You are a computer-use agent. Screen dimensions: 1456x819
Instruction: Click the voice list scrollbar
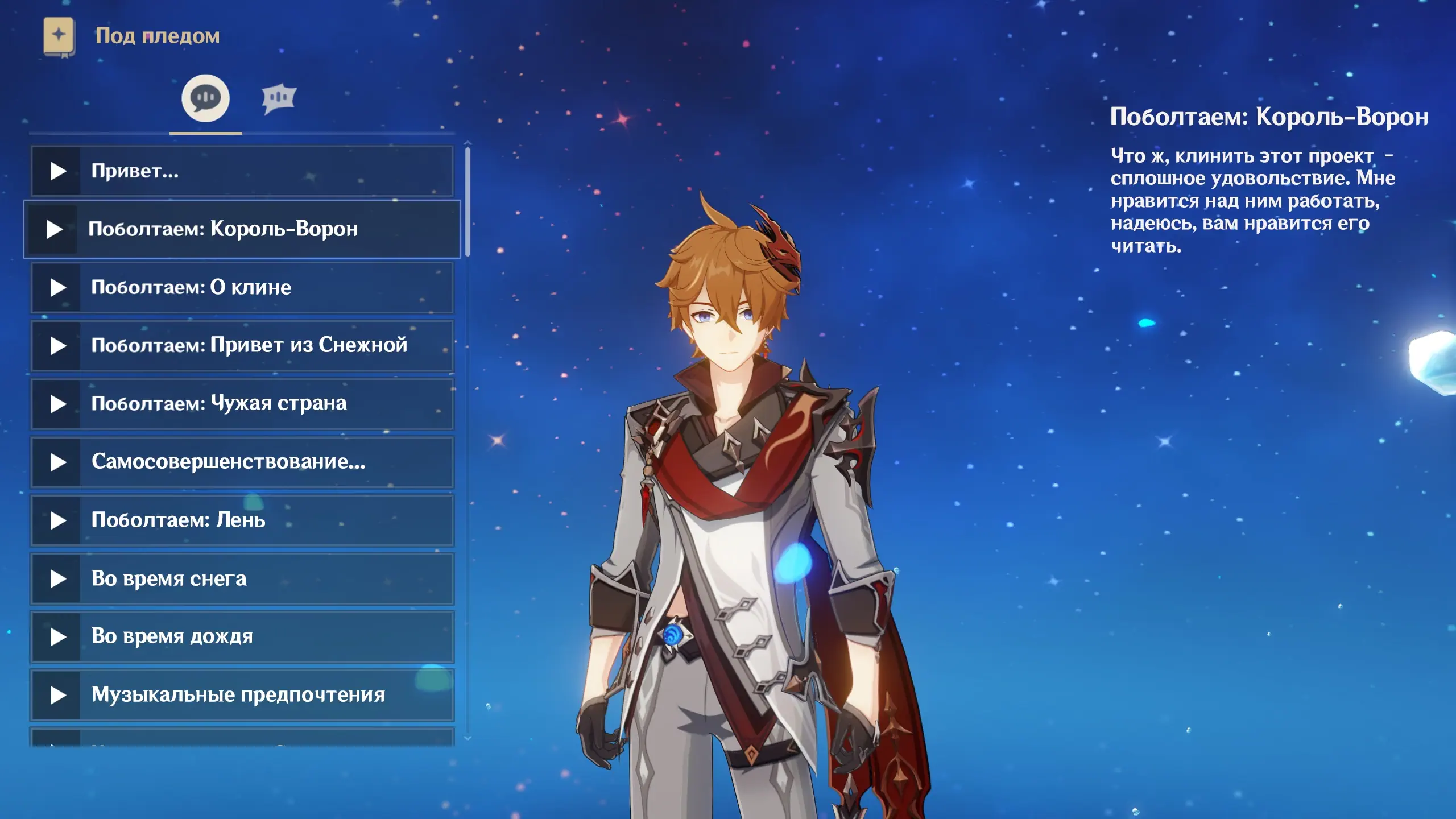coord(468,202)
